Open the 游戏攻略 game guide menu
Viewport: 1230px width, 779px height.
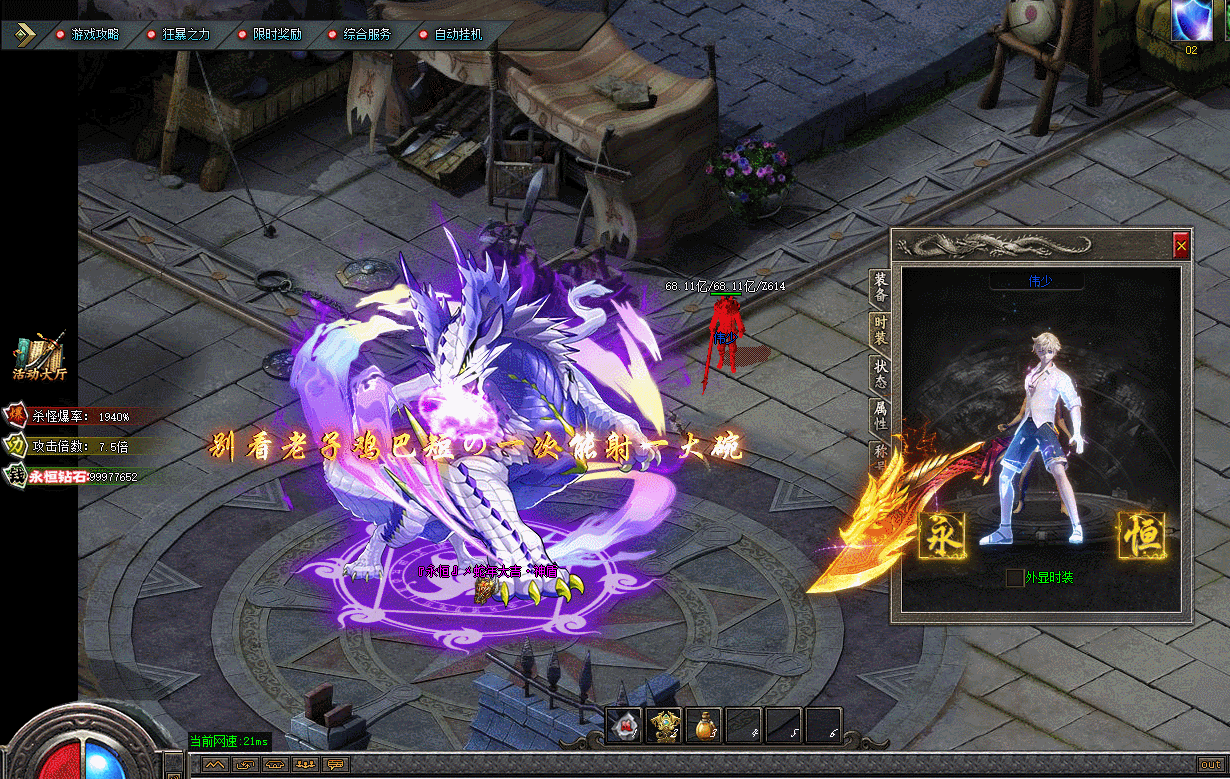[x=94, y=34]
